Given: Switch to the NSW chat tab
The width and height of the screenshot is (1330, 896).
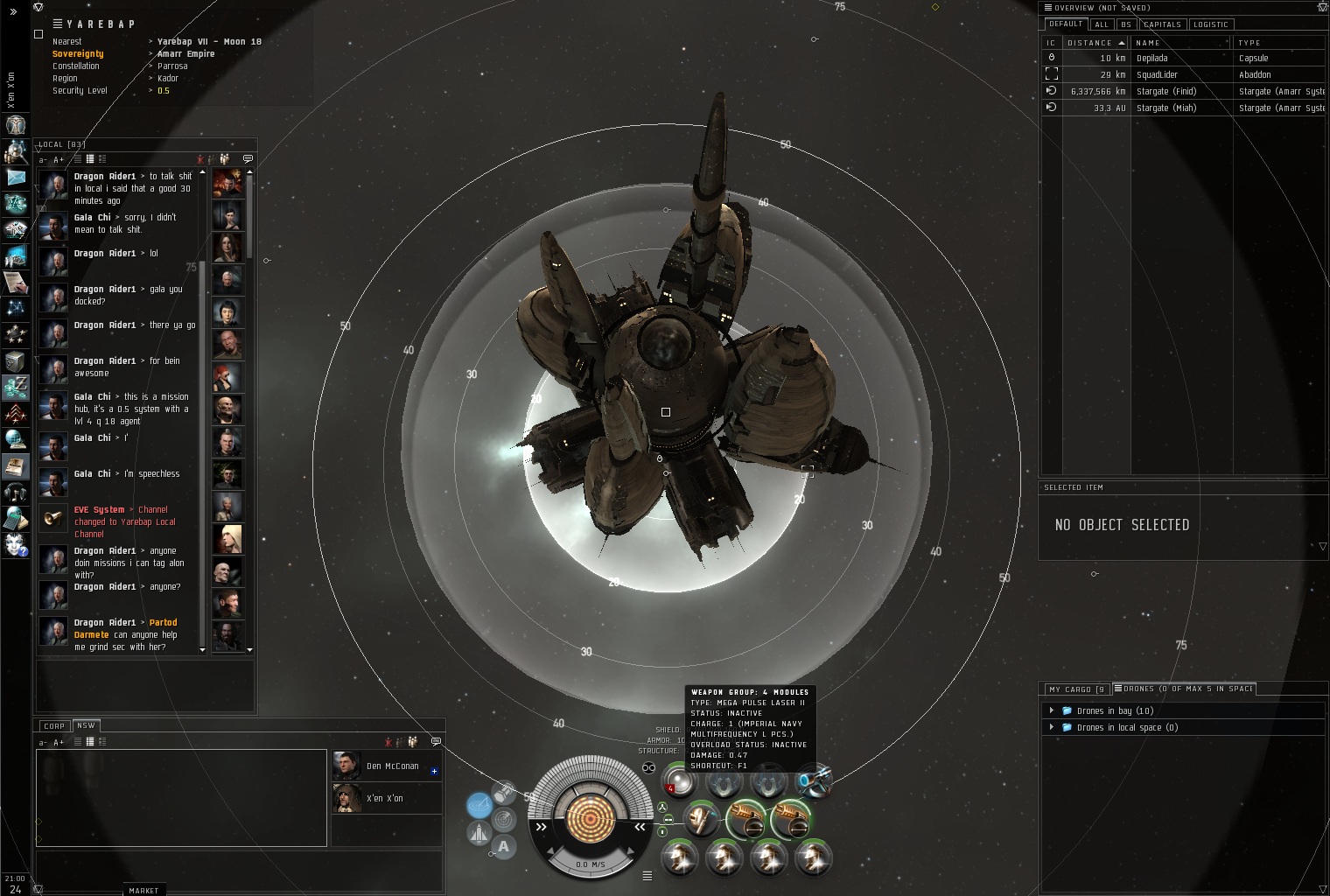Looking at the screenshot, I should click(86, 725).
